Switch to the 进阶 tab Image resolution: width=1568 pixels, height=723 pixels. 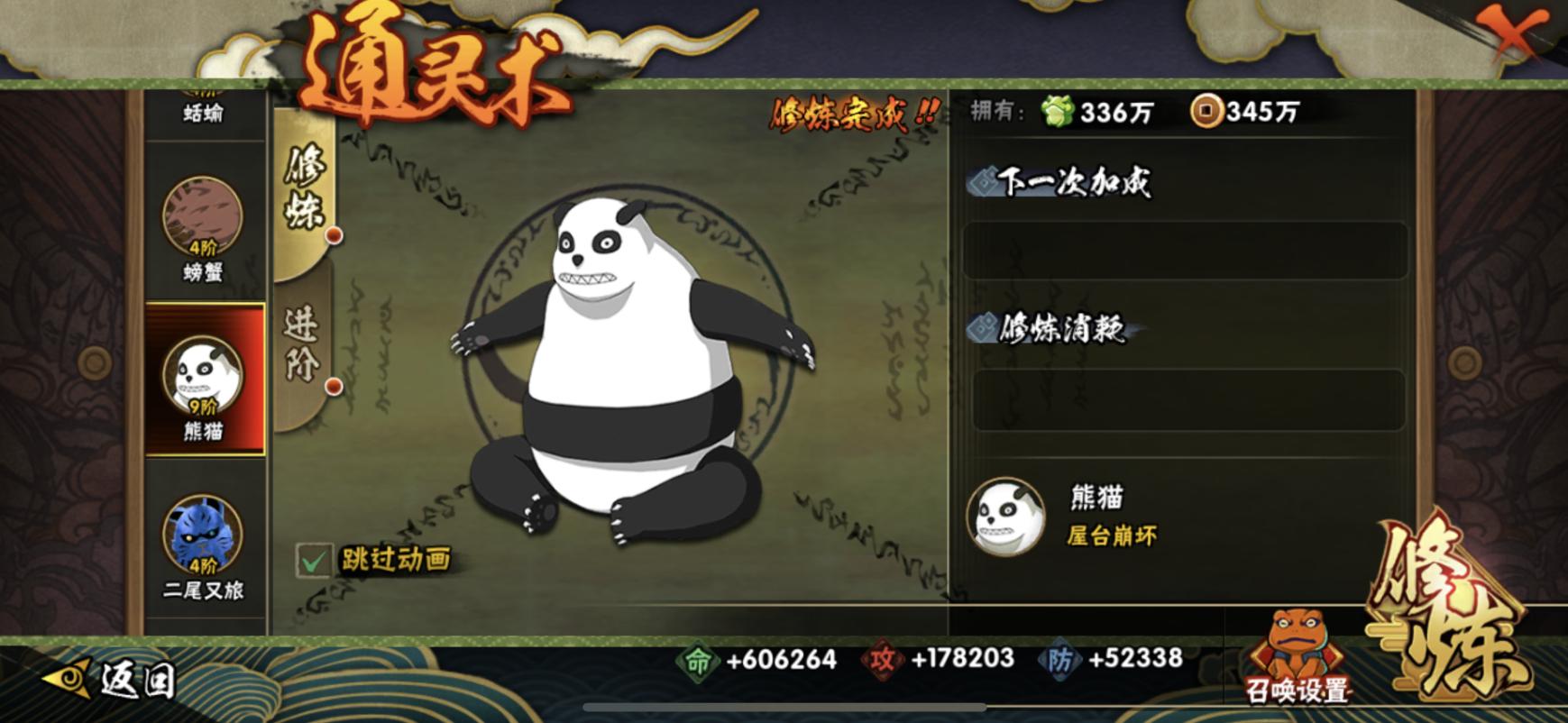tap(303, 343)
